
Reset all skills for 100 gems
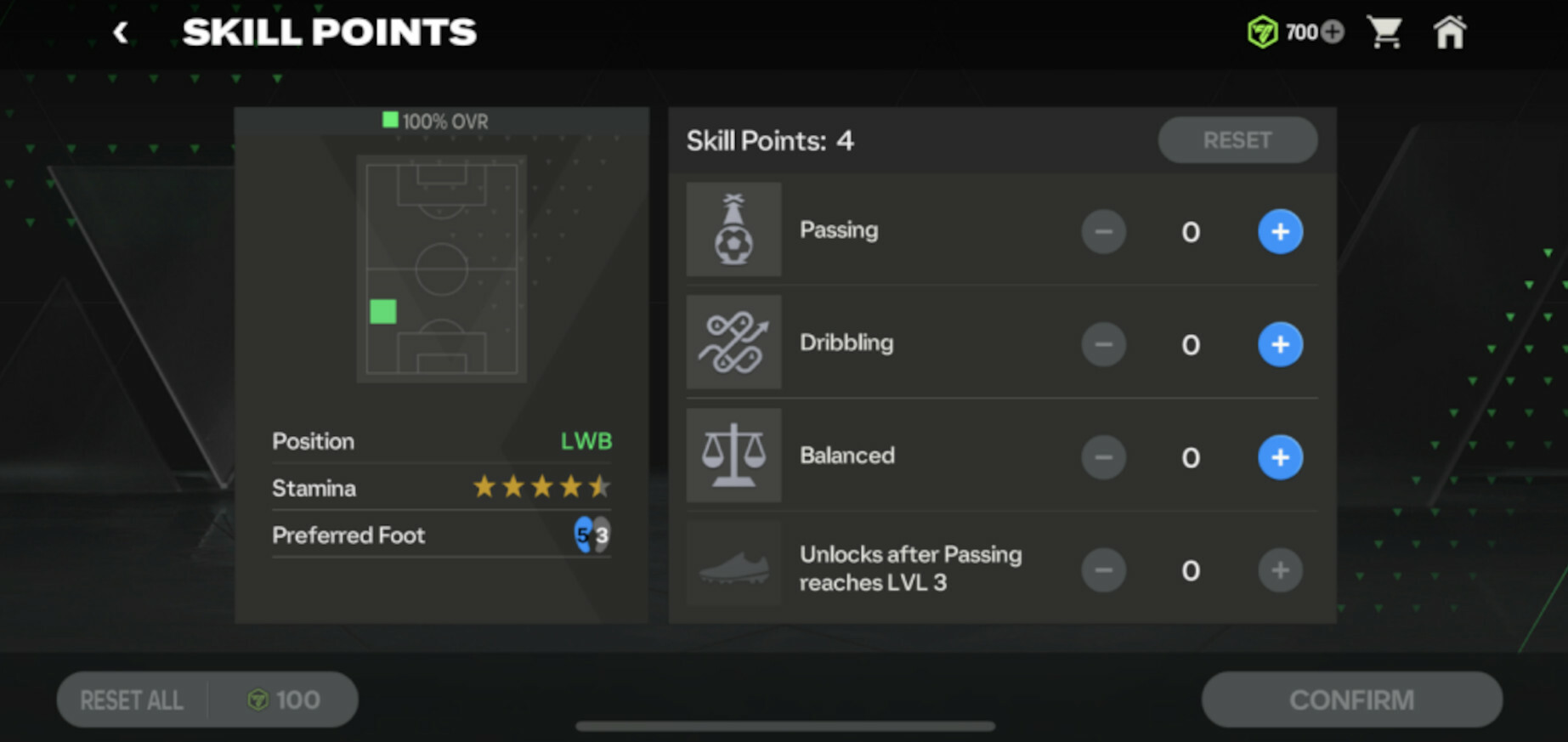pos(207,700)
